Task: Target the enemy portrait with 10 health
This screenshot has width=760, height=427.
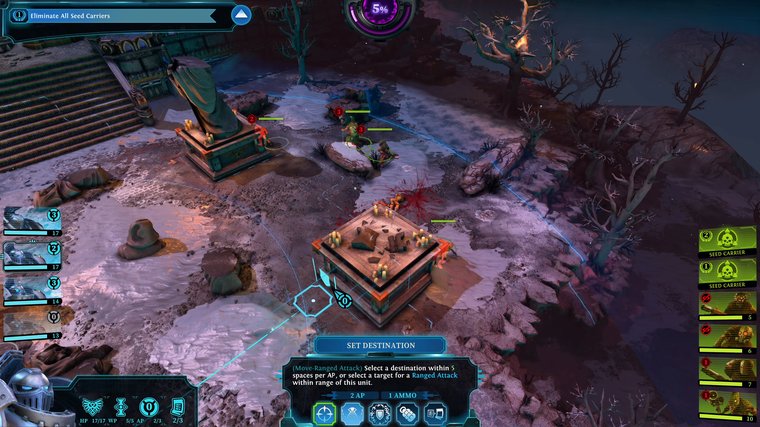Action: tap(727, 403)
